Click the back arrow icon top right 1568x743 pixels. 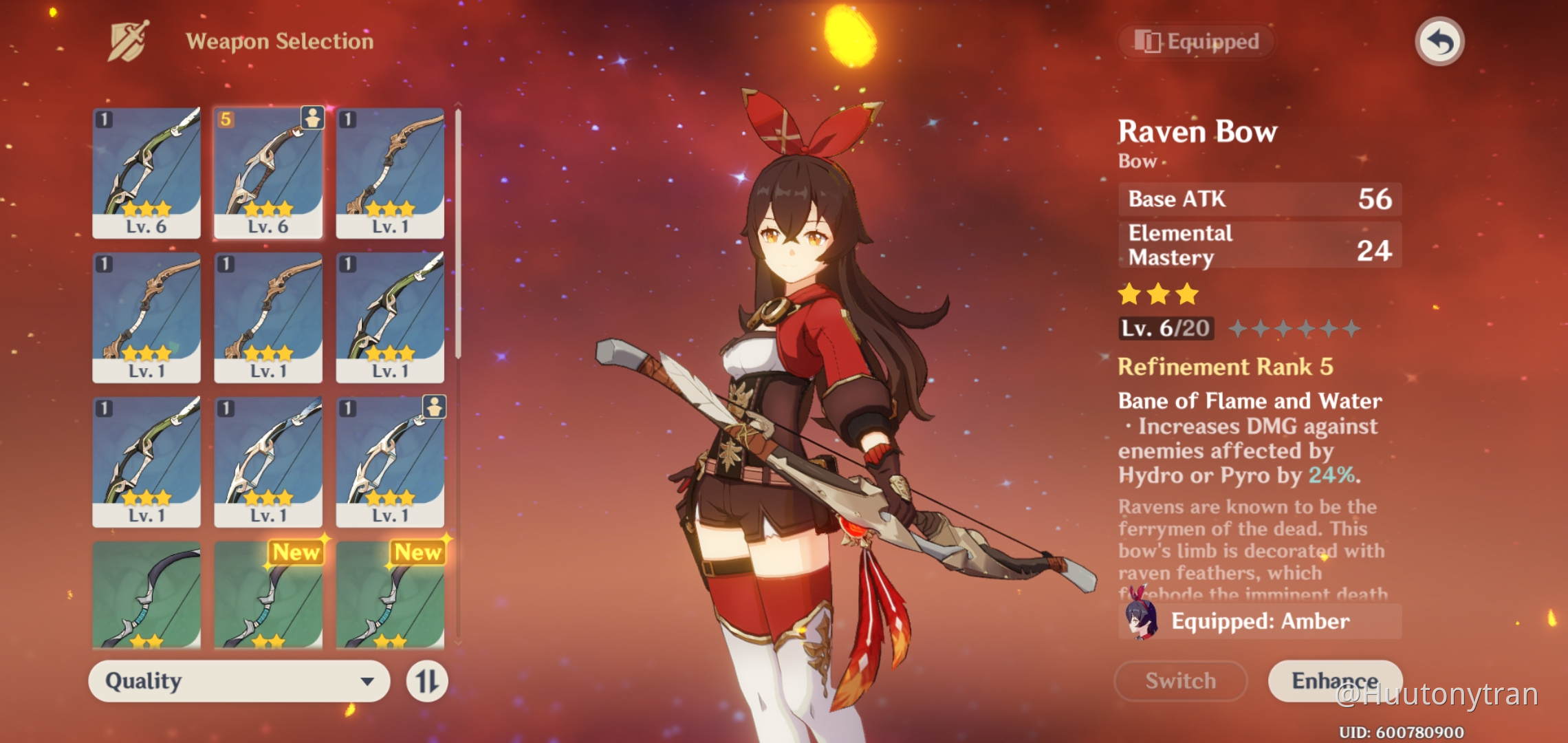click(x=1440, y=41)
